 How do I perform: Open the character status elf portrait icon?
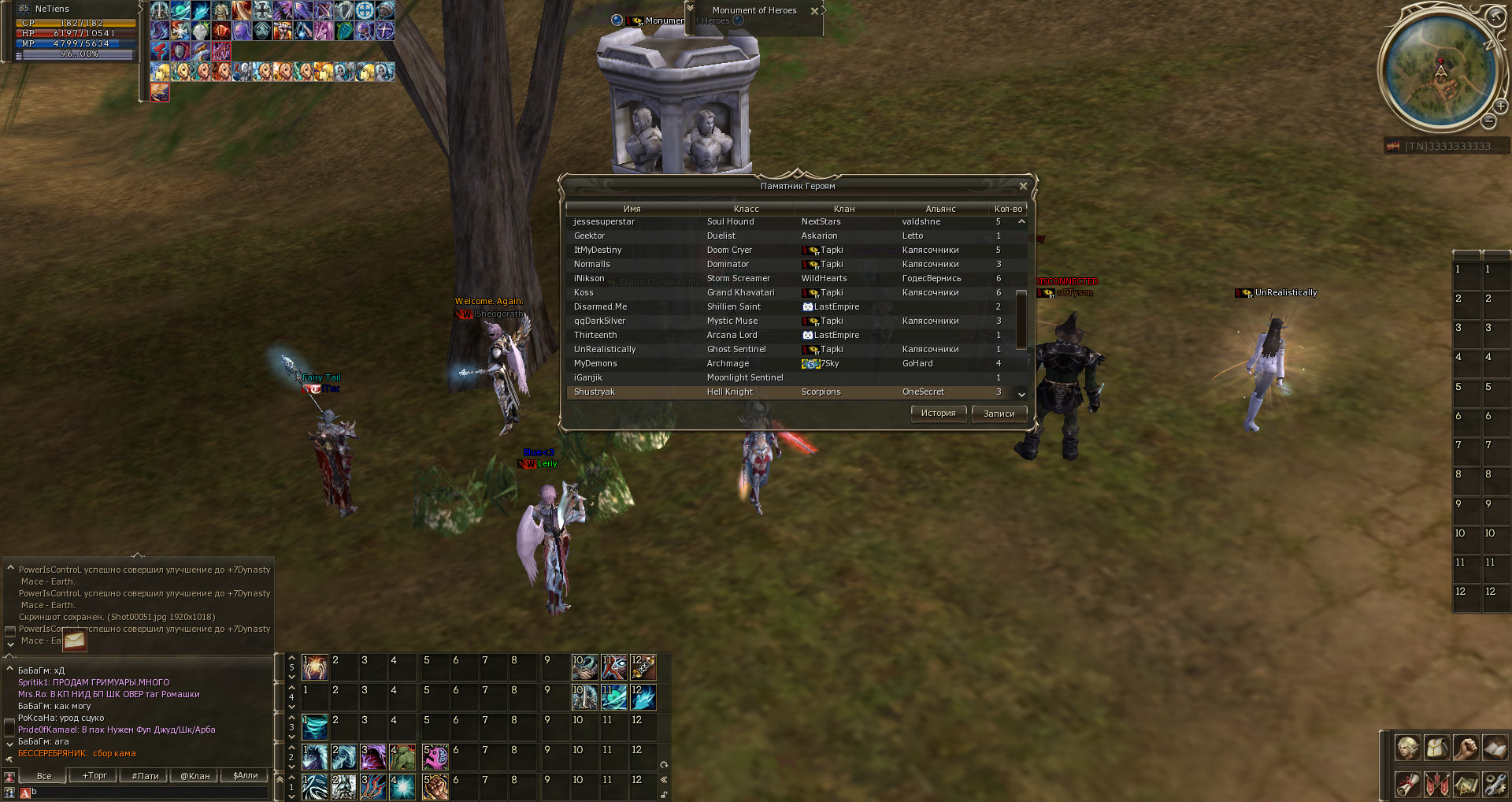tap(1407, 748)
